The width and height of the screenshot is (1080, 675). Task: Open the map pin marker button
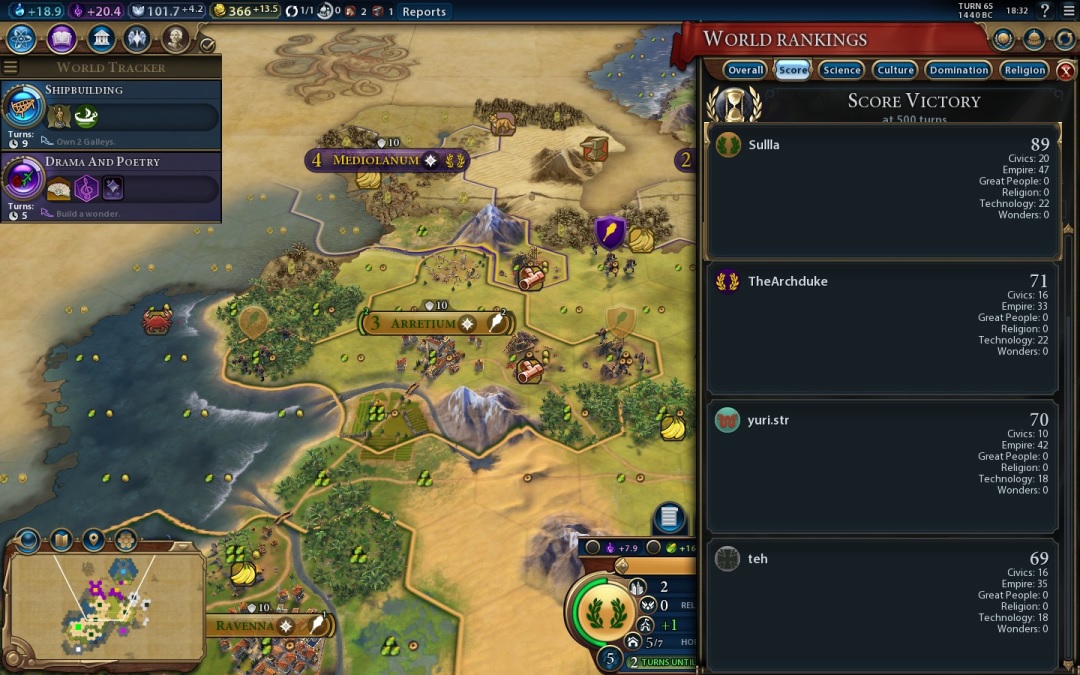pyautogui.click(x=93, y=541)
